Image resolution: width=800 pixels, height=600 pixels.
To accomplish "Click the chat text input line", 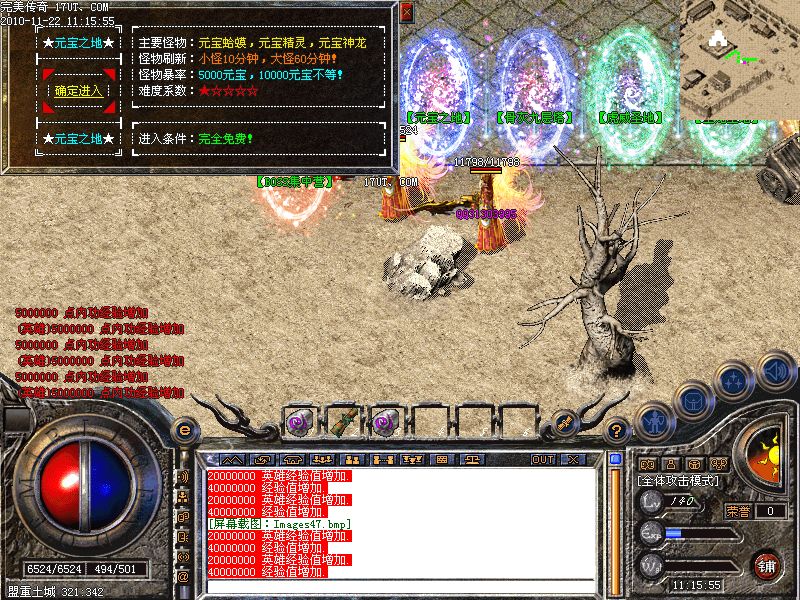I will 400,585.
